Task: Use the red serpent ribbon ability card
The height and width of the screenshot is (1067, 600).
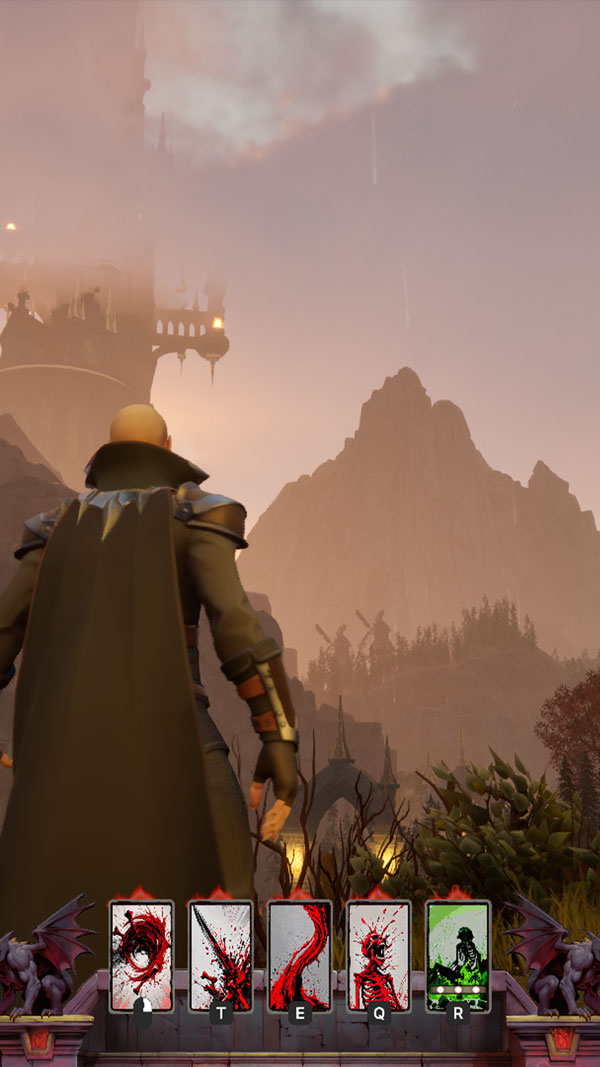Action: coord(299,955)
